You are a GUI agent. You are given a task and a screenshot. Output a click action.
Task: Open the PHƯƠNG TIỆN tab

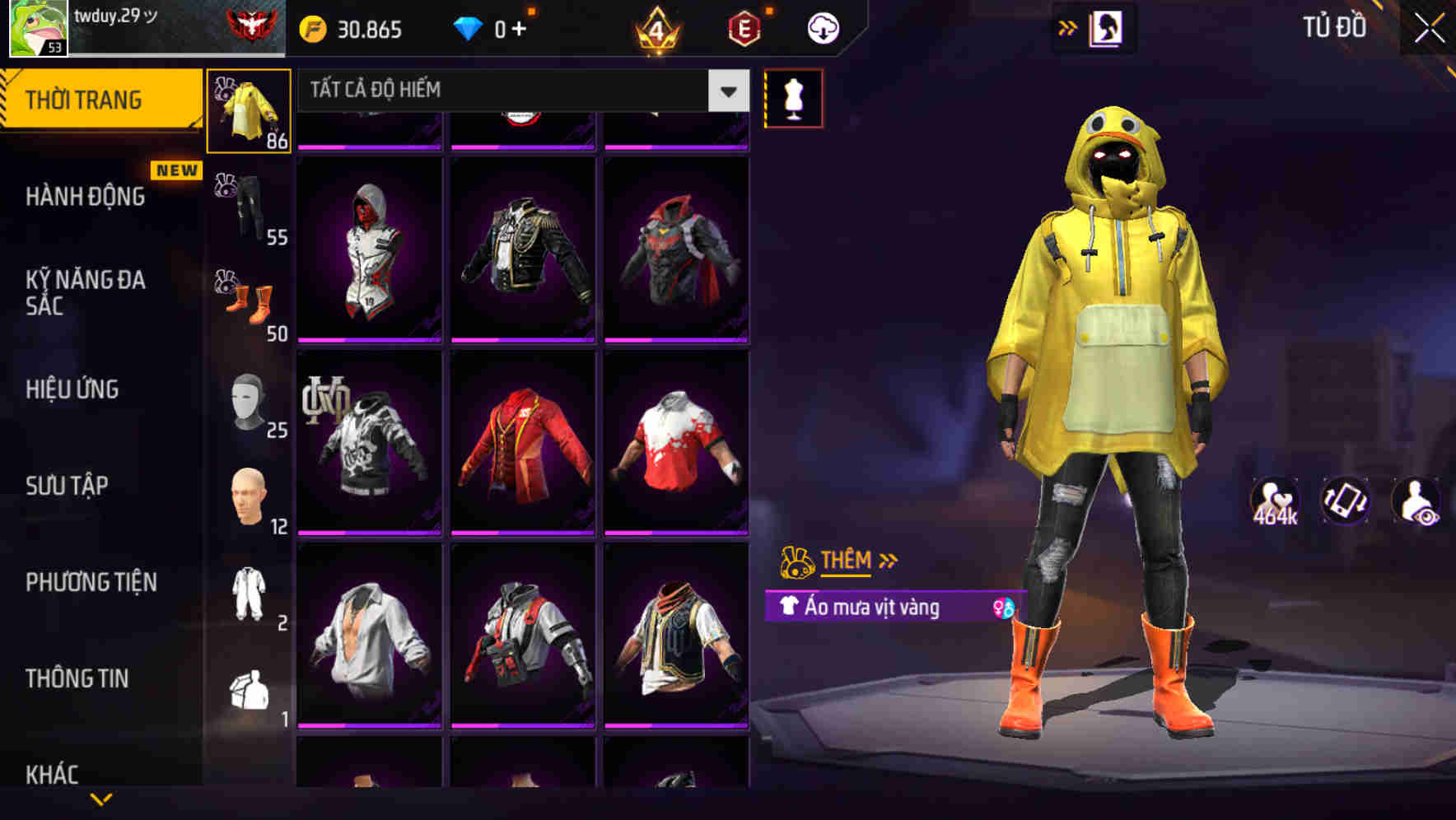click(91, 581)
